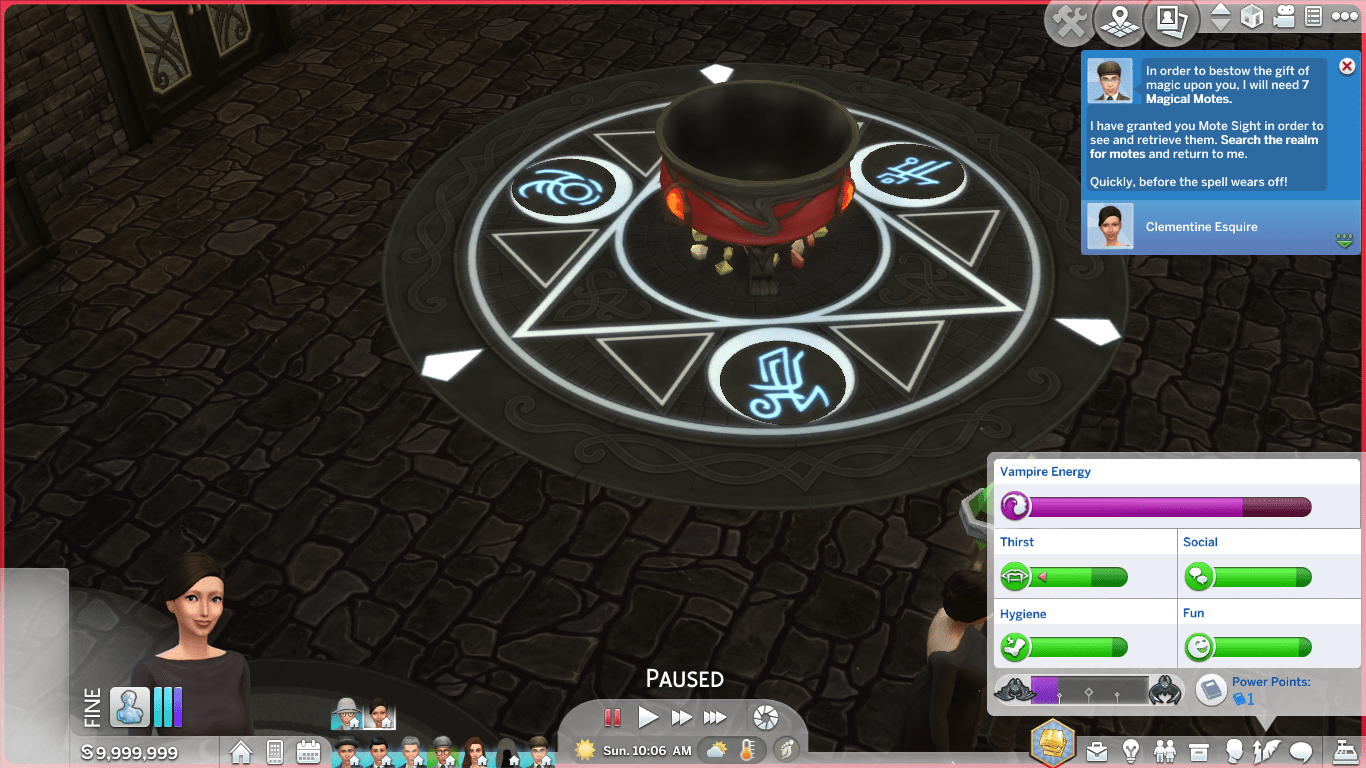This screenshot has height=768, width=1366.
Task: Set the game to fast-forward speed
Action: point(681,717)
